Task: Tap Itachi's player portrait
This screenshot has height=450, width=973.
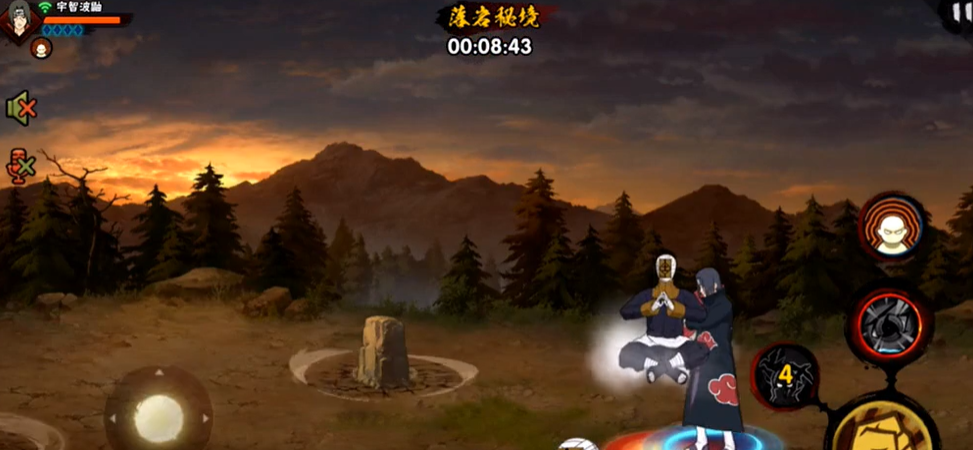Action: pyautogui.click(x=18, y=20)
